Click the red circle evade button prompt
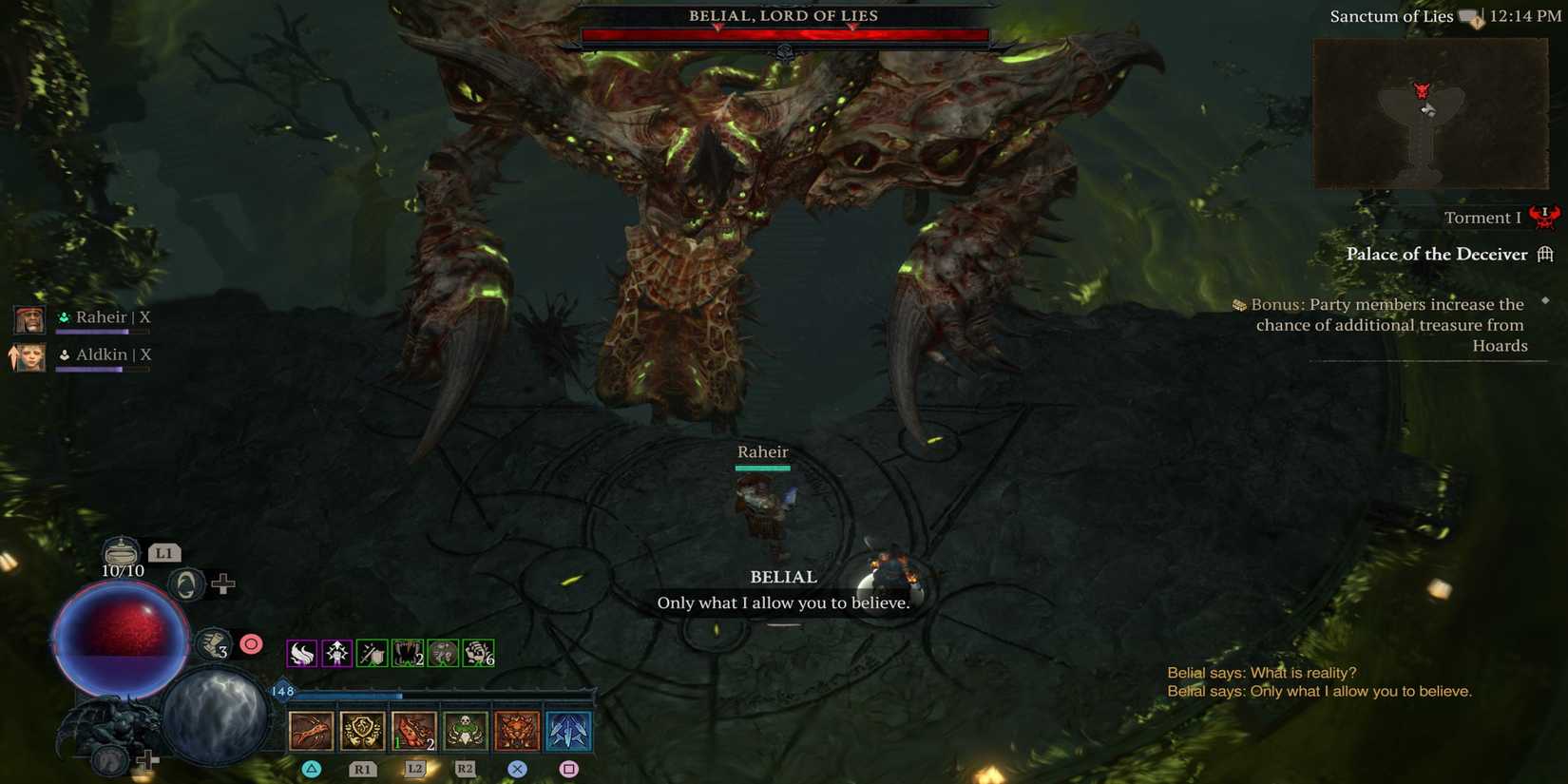Viewport: 1568px width, 784px height. click(251, 643)
